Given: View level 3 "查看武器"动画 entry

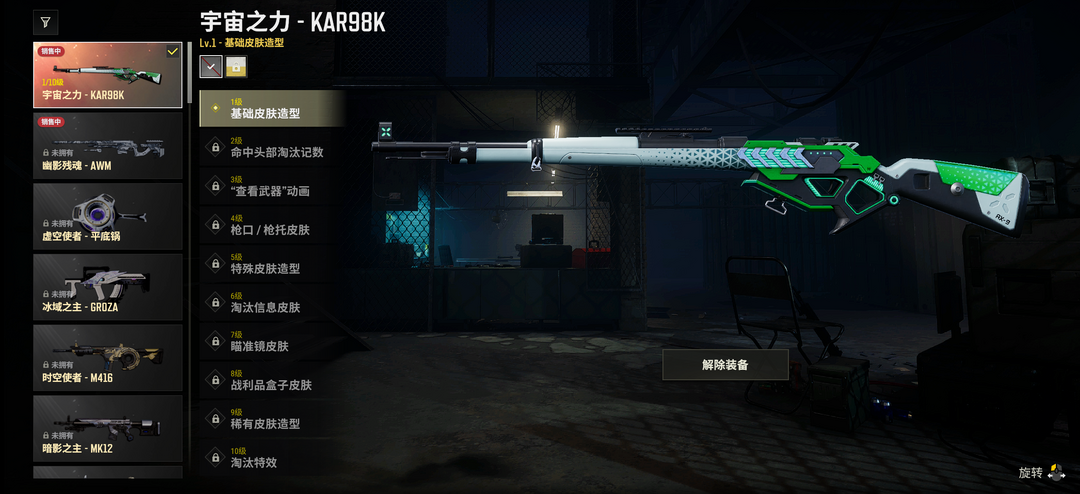Looking at the screenshot, I should (272, 186).
